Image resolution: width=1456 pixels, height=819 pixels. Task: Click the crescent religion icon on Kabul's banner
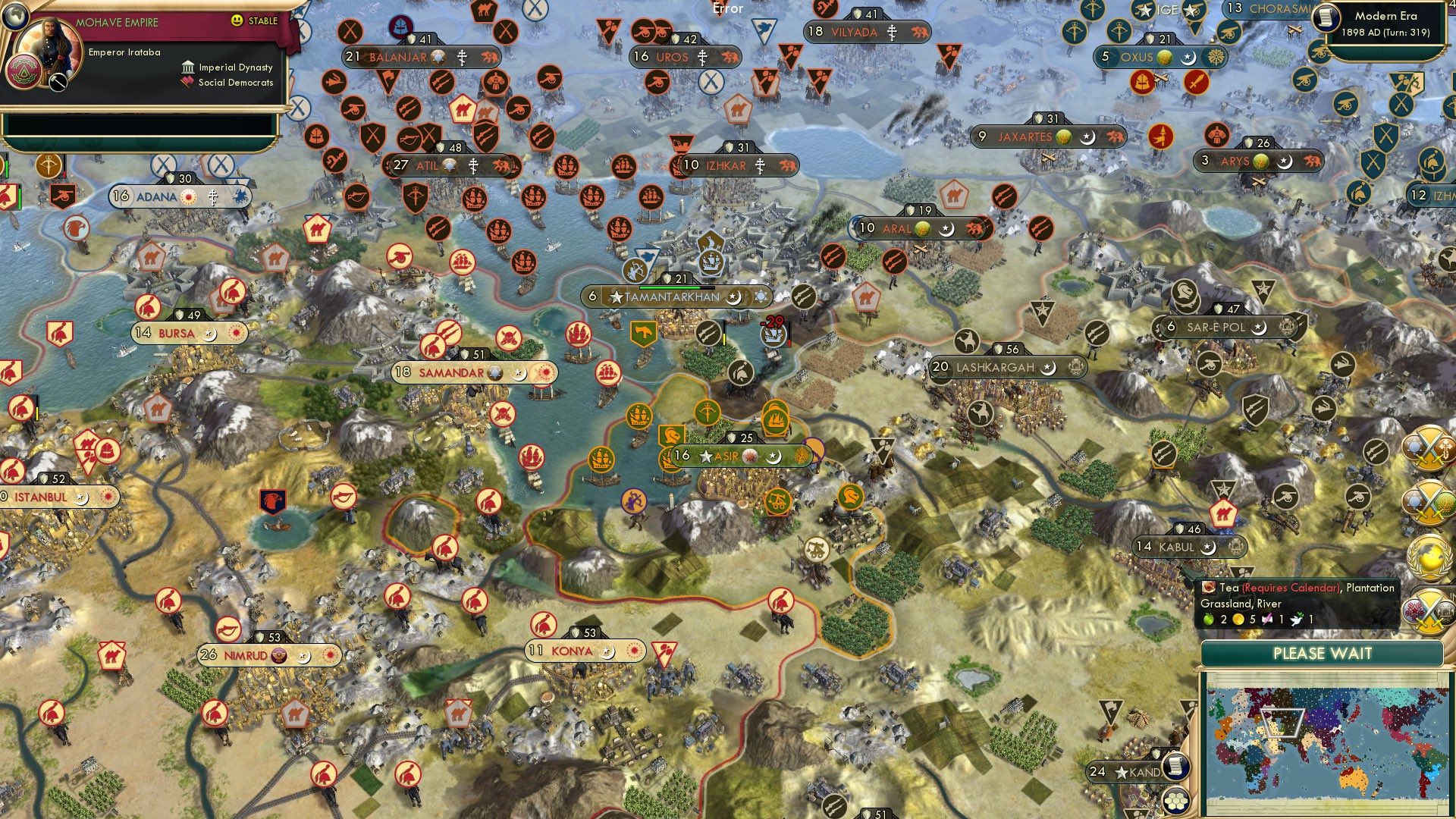[x=1211, y=546]
